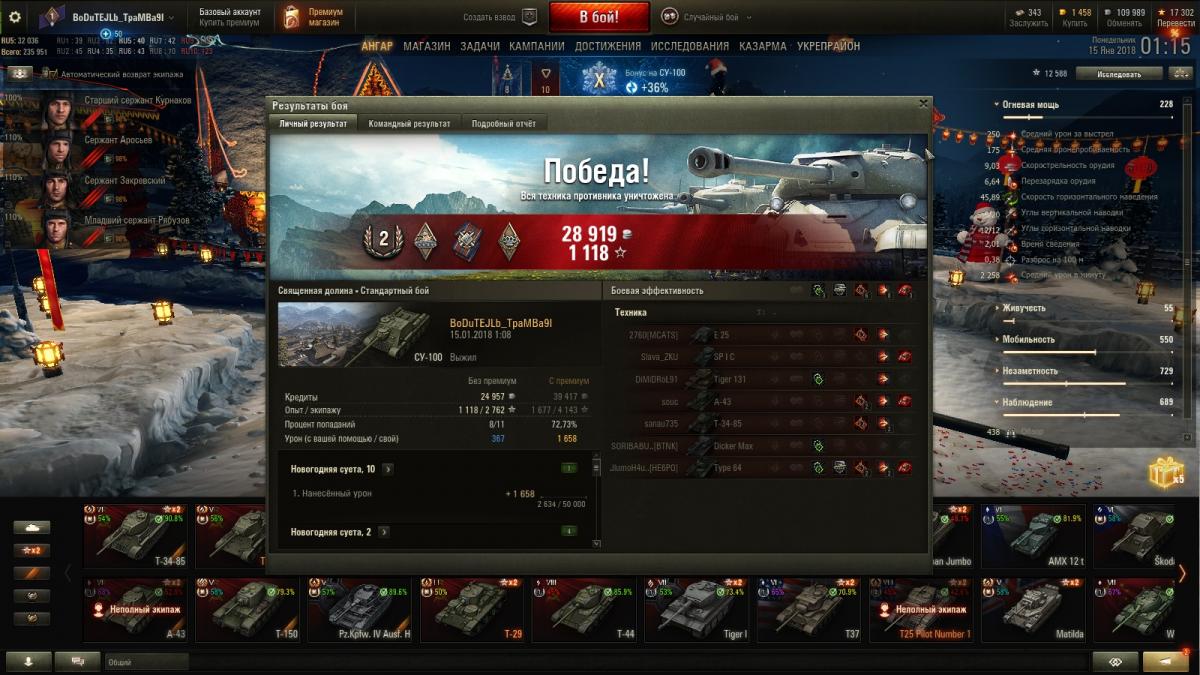Close the battle results window
The height and width of the screenshot is (675, 1200).
[x=923, y=103]
